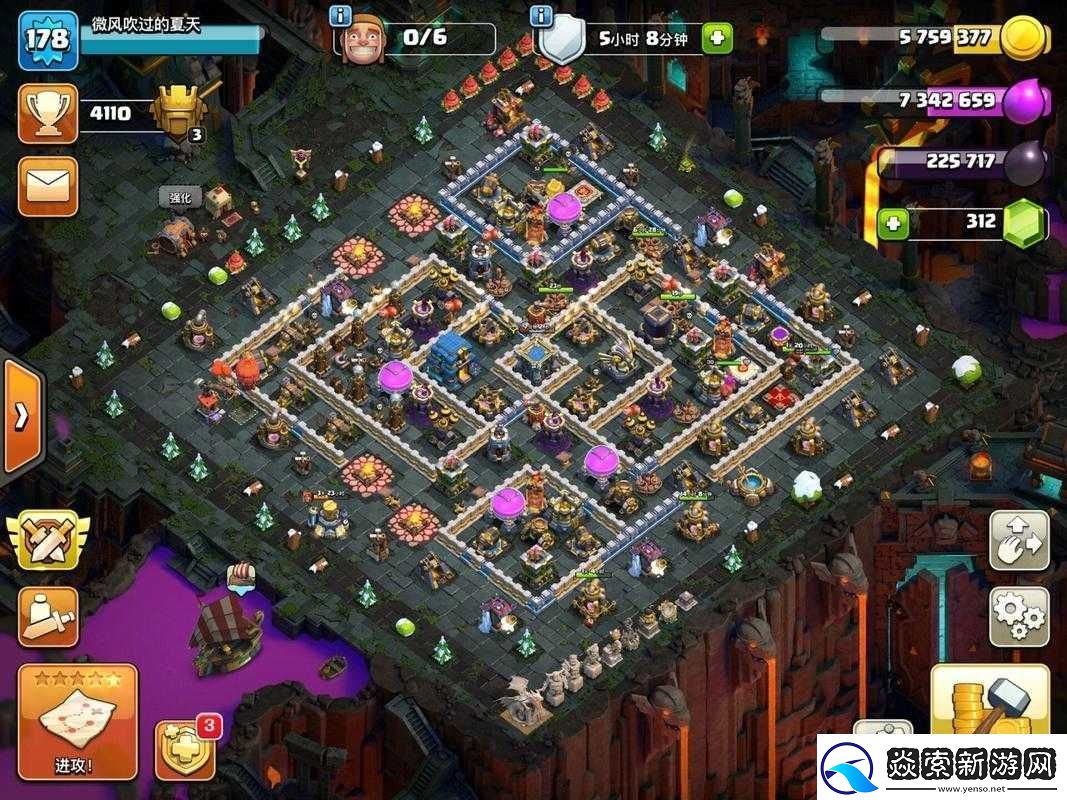Open the layout editor hand button
Viewport: 1067px width, 800px height.
tap(1019, 540)
